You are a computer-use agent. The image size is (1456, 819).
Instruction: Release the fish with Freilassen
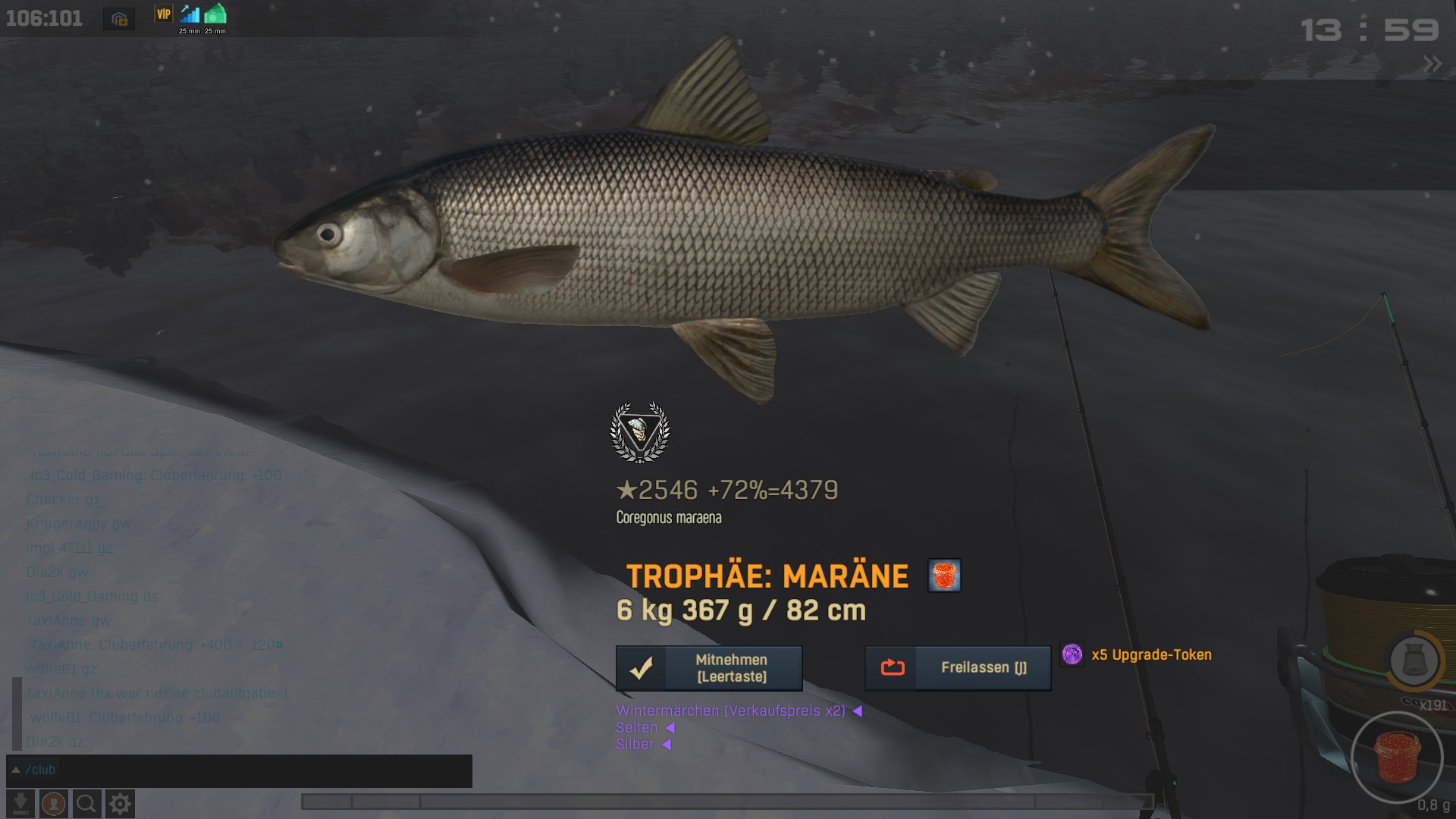coord(958,668)
